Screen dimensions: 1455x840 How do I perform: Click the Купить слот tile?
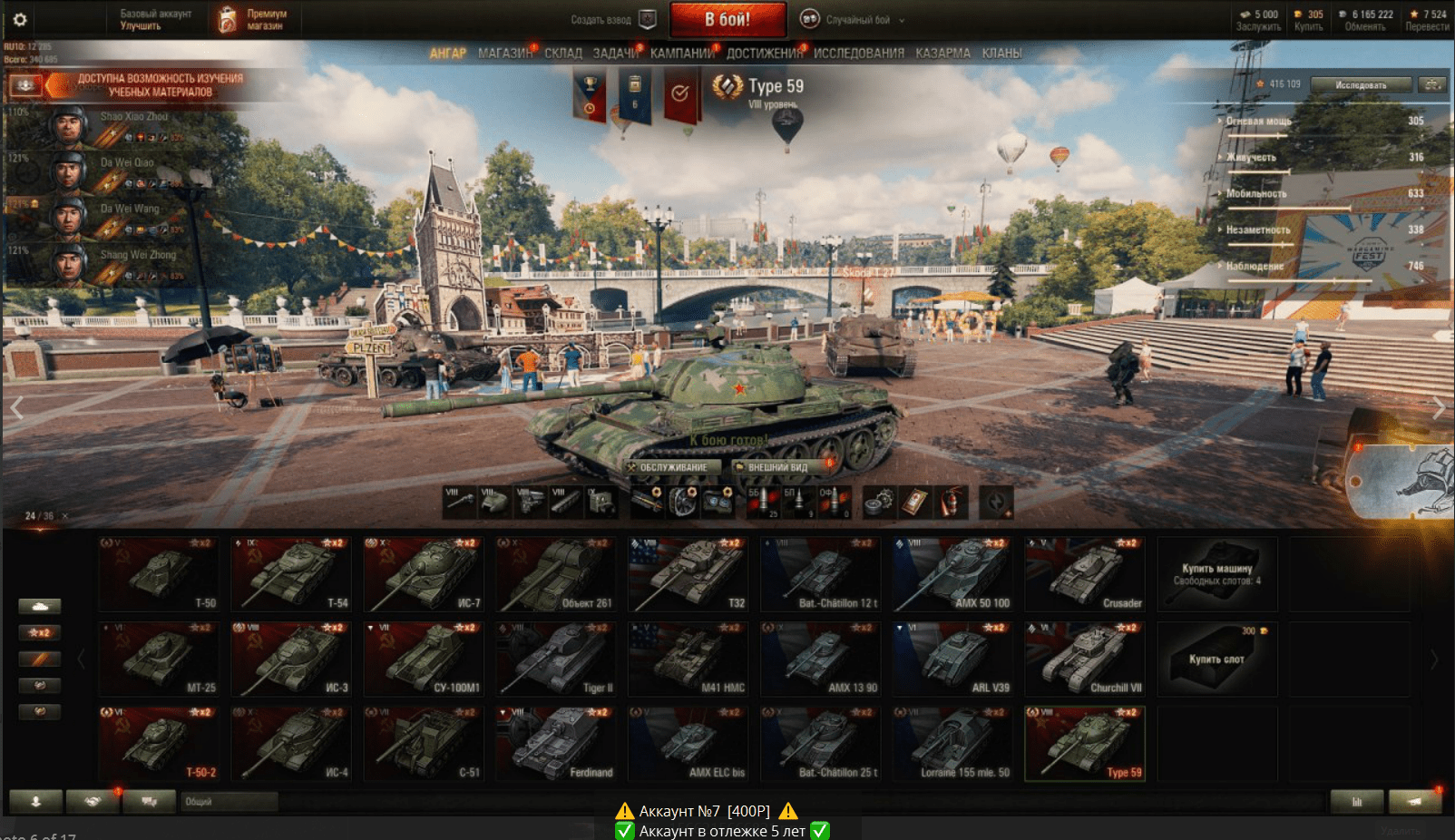point(1216,659)
